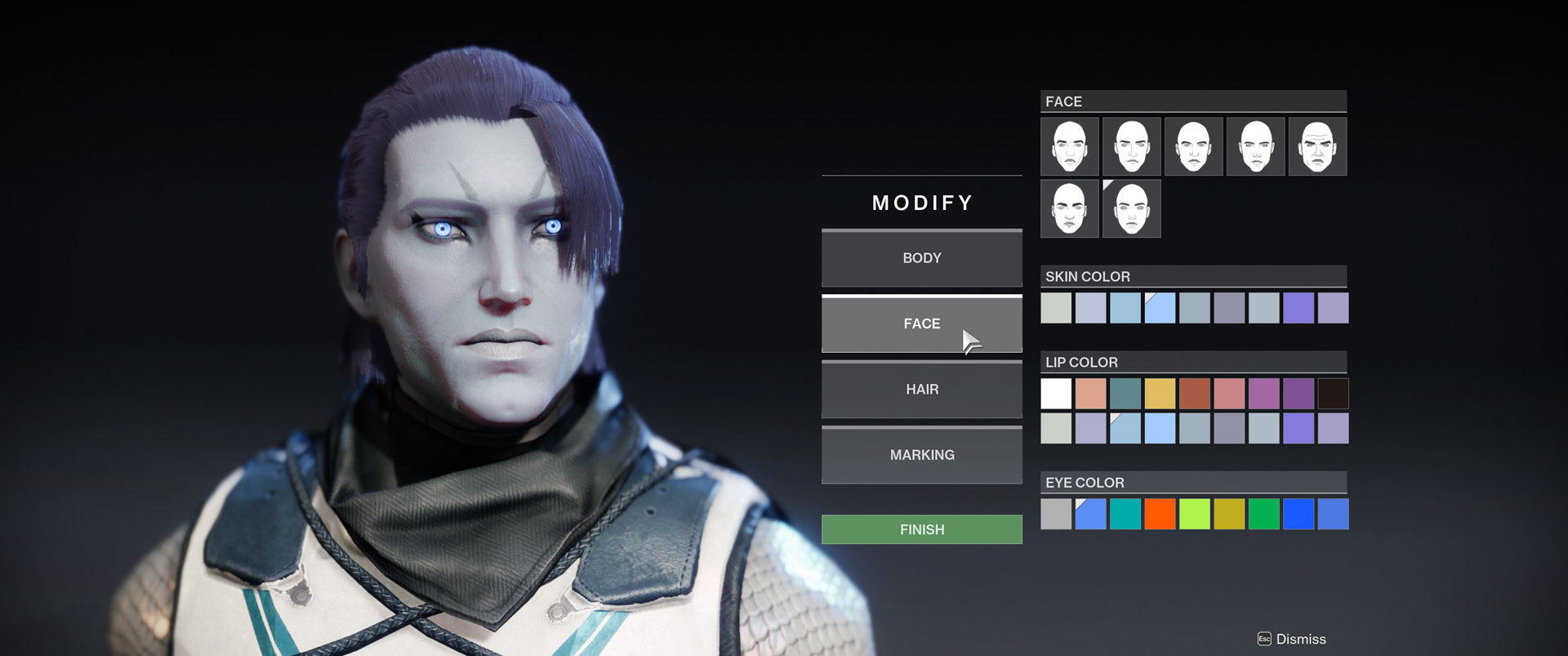
Task: Select the currently chosen second face preset
Action: (x=1131, y=146)
